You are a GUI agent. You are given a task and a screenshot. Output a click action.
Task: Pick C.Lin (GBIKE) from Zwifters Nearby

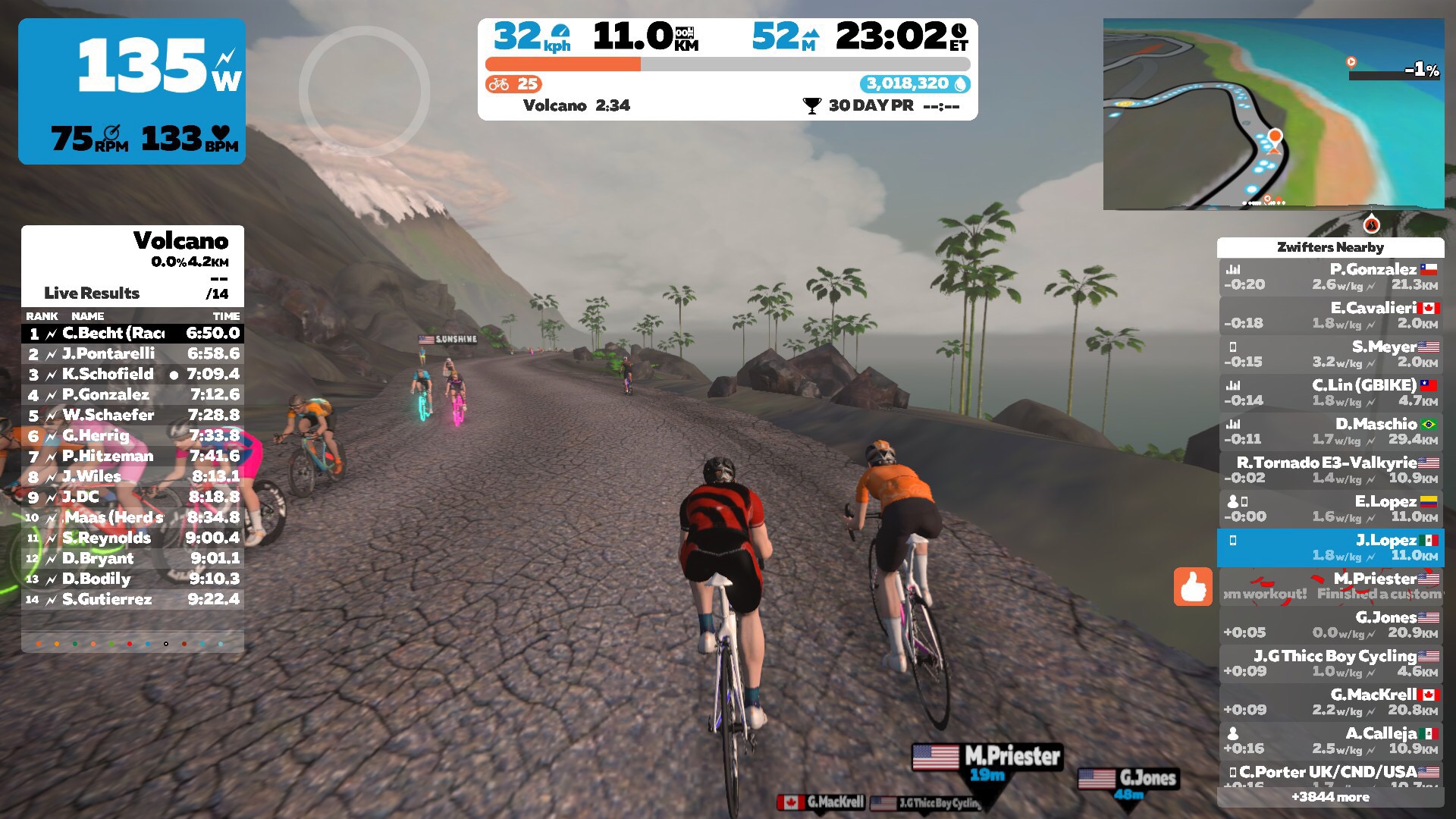[x=1331, y=393]
